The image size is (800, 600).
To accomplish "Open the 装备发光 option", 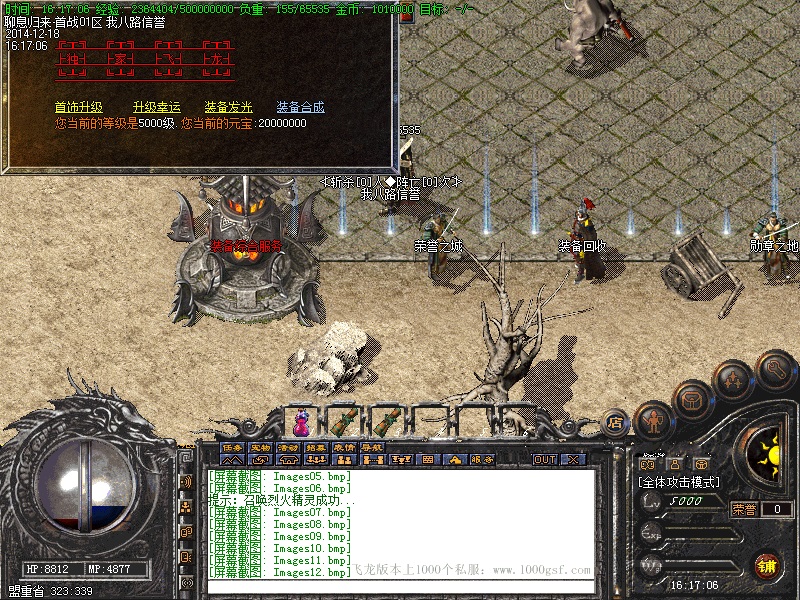I will click(229, 107).
